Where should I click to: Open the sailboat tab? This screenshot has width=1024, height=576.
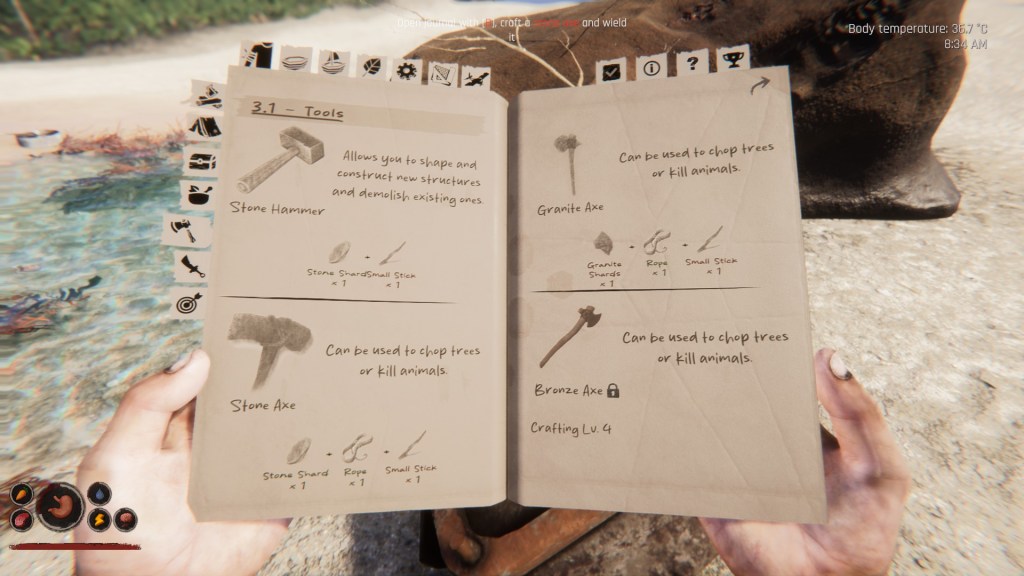[x=332, y=62]
